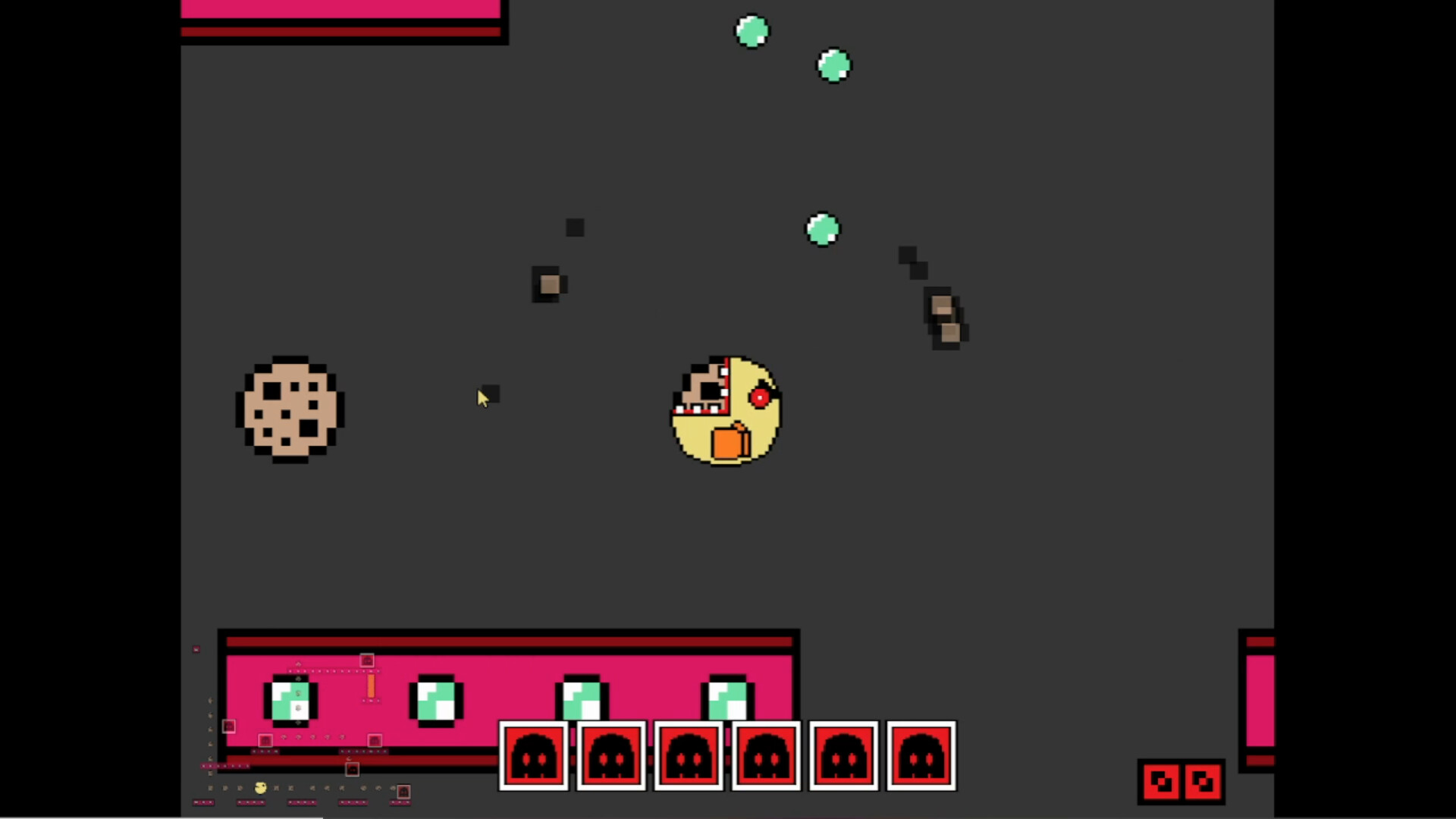Click the green candy beside the falling brown blocks
Viewport: 1456px width, 819px height.
pos(823,229)
